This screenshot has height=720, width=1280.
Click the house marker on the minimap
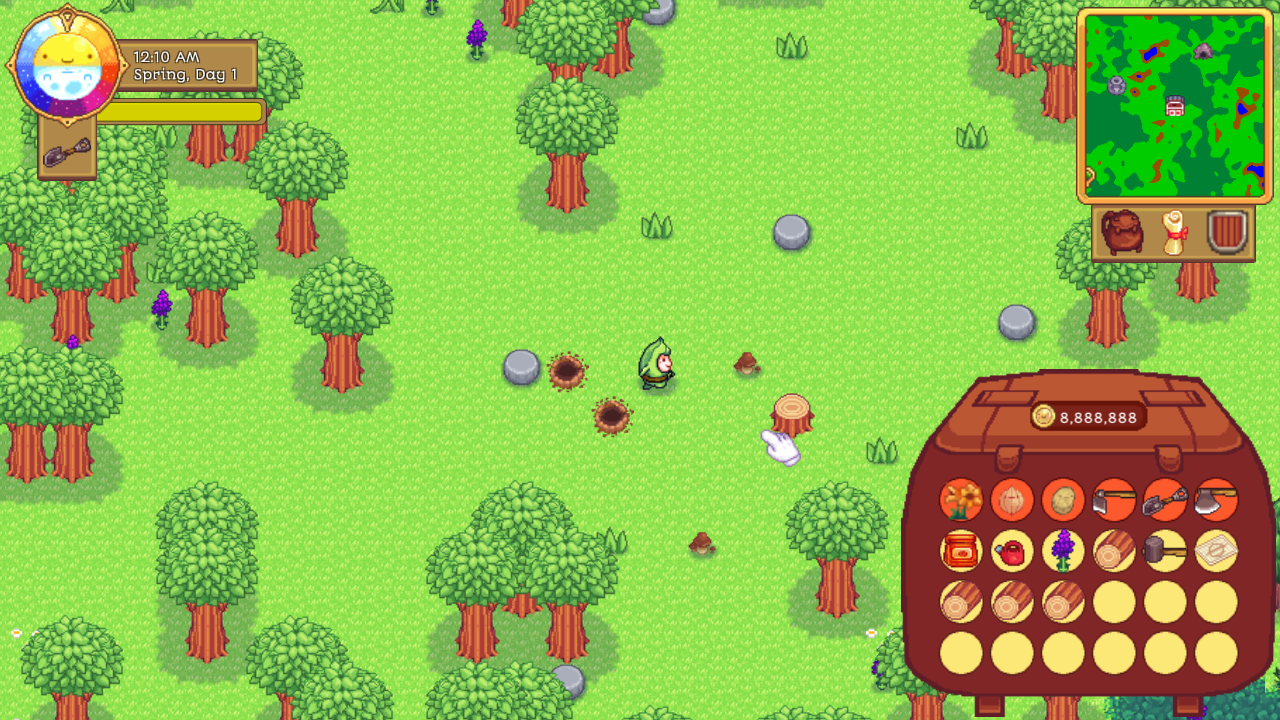1173,105
